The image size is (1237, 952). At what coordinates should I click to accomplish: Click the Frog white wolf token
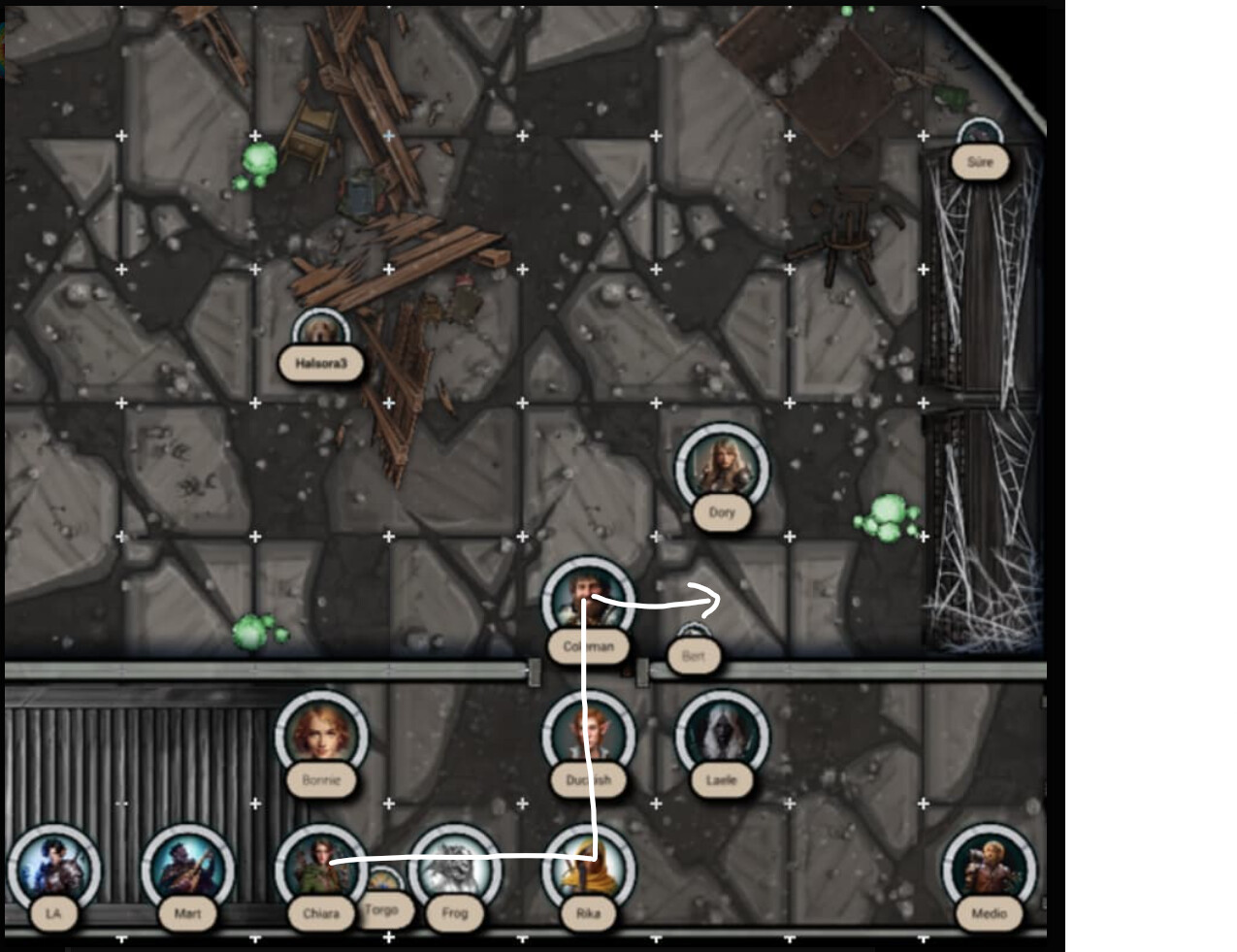click(454, 868)
